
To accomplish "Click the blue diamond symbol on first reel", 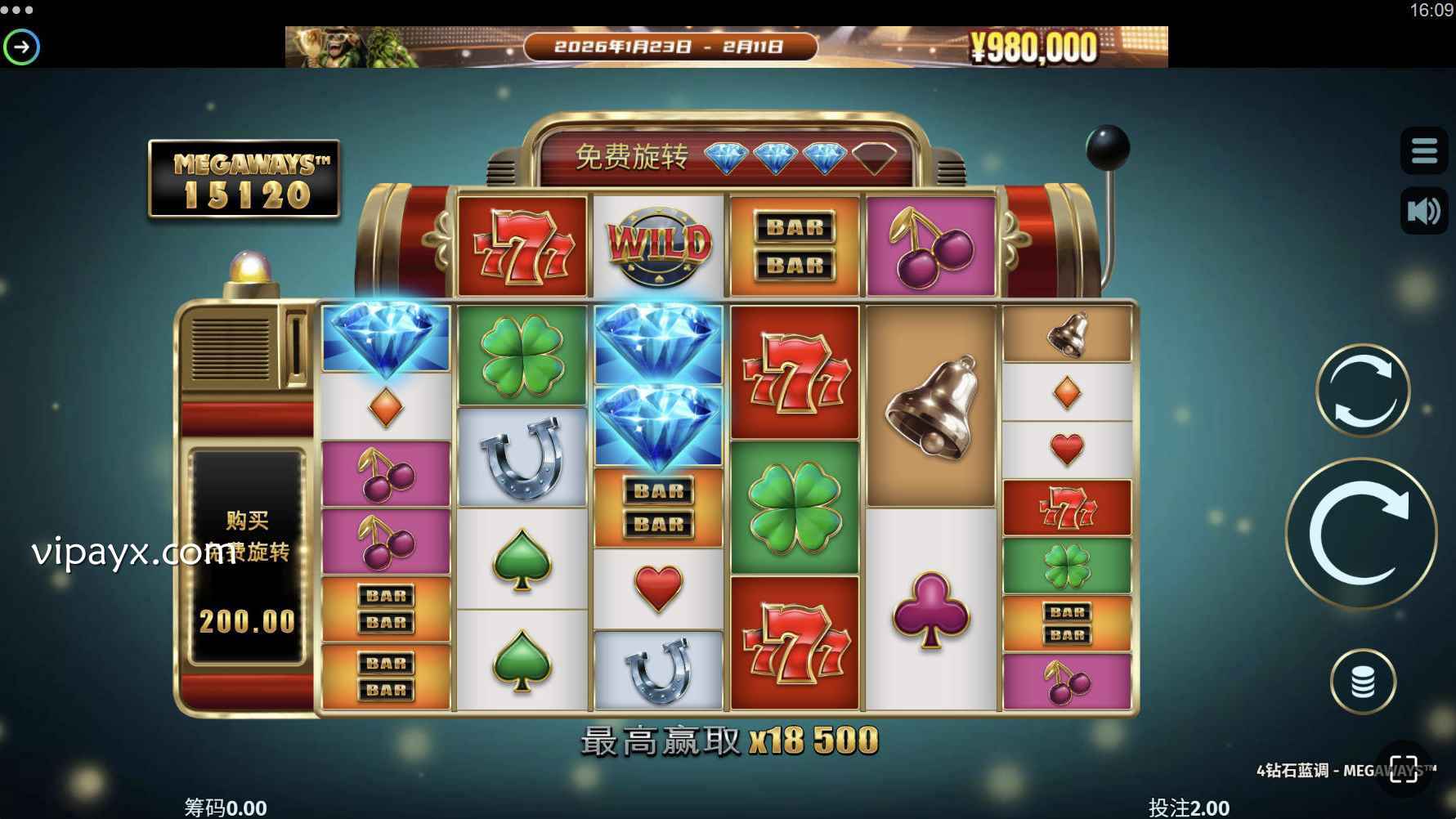I will (x=385, y=338).
